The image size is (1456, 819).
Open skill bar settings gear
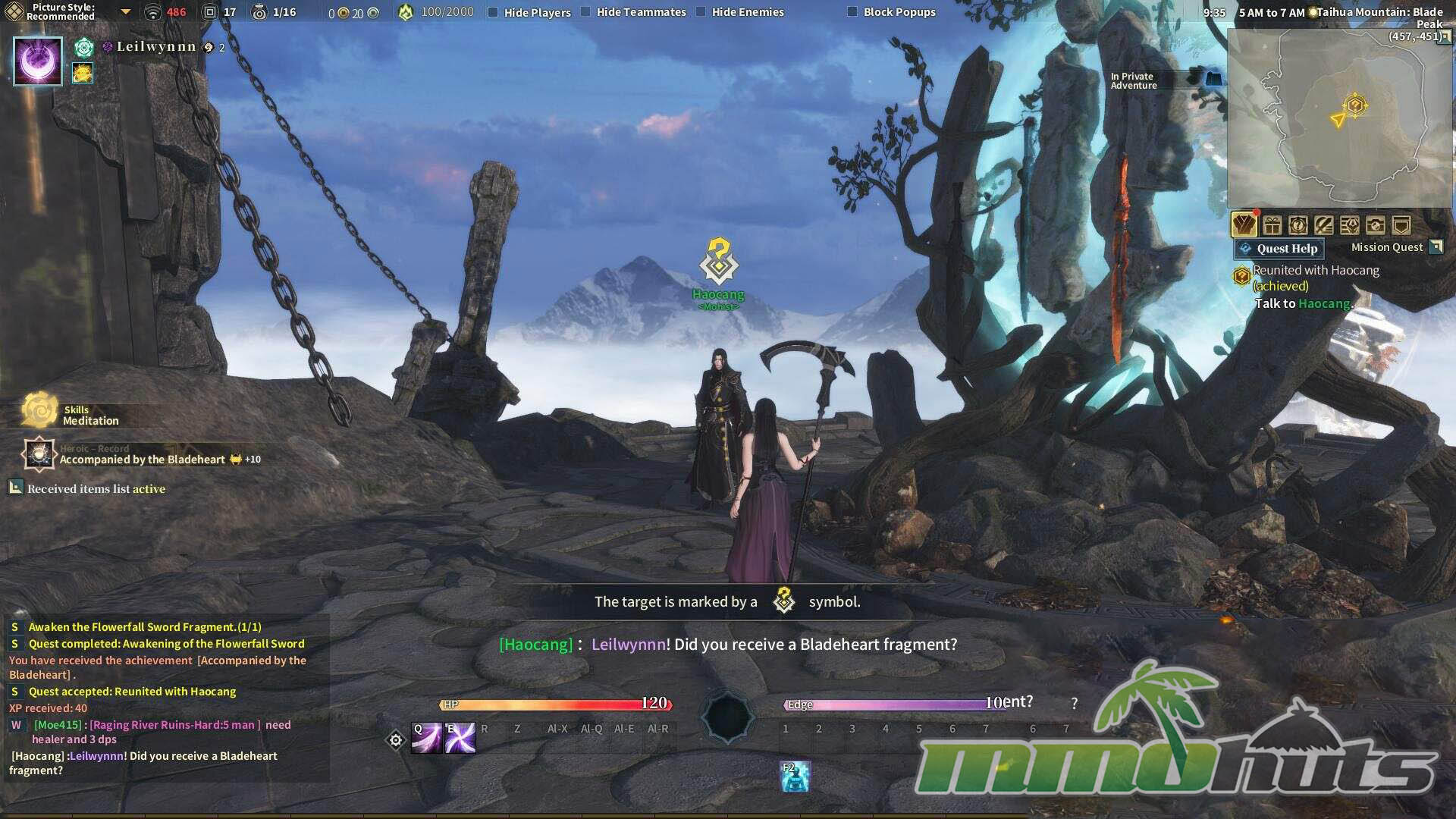pyautogui.click(x=395, y=740)
